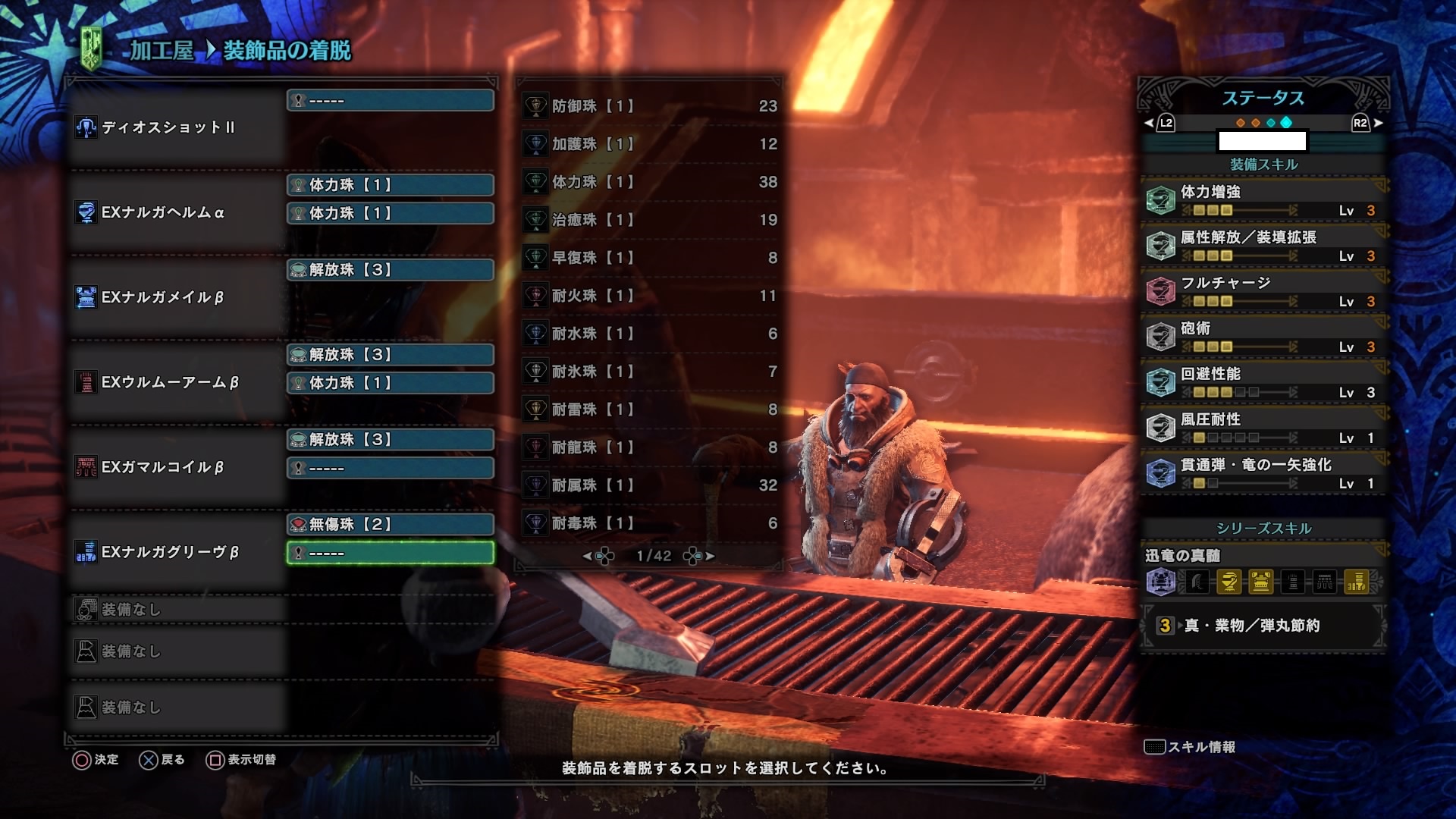Pick 防御珠【1】 from the decoration list

649,106
